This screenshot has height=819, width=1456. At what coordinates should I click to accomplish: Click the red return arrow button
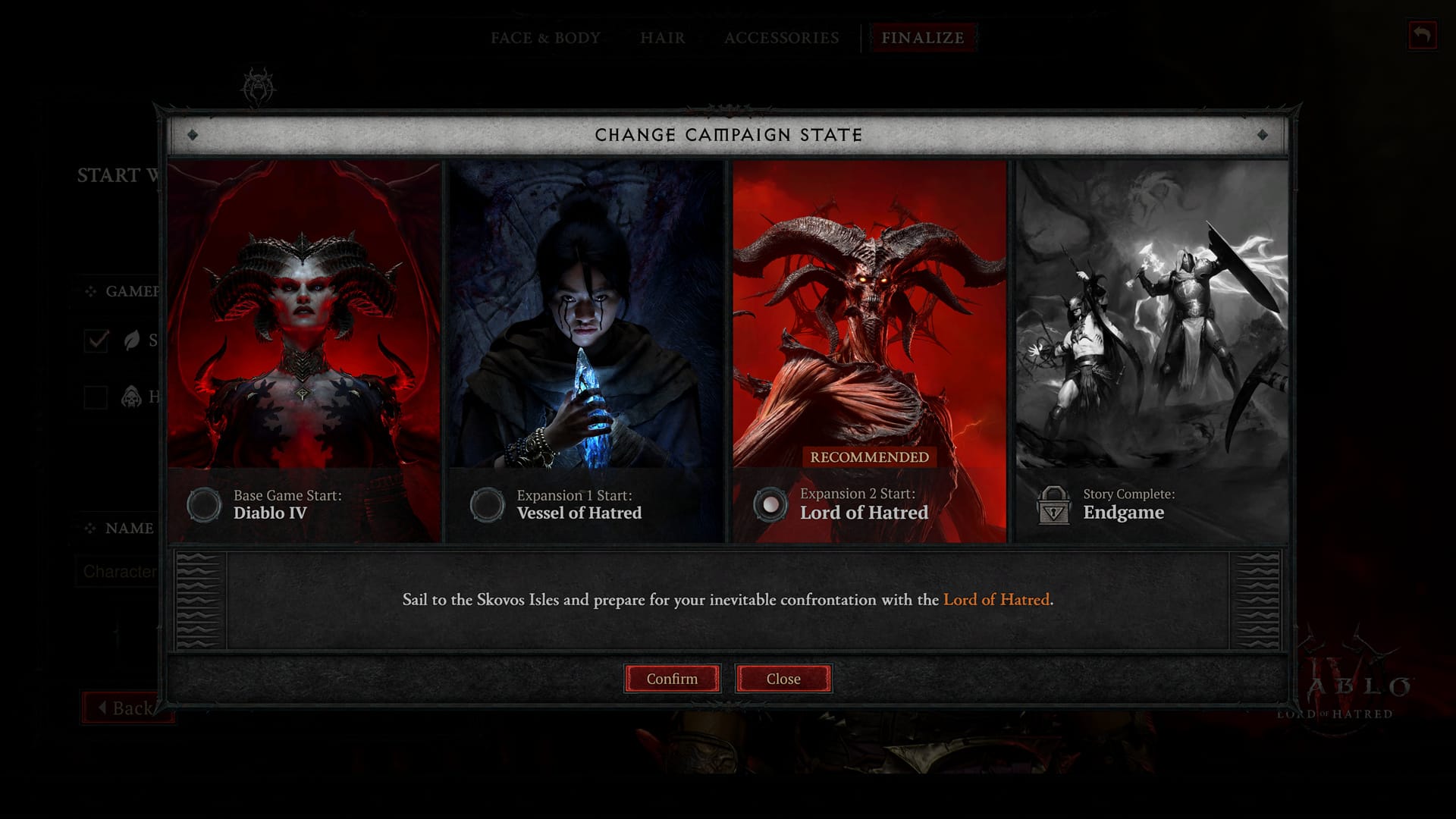click(x=1422, y=36)
